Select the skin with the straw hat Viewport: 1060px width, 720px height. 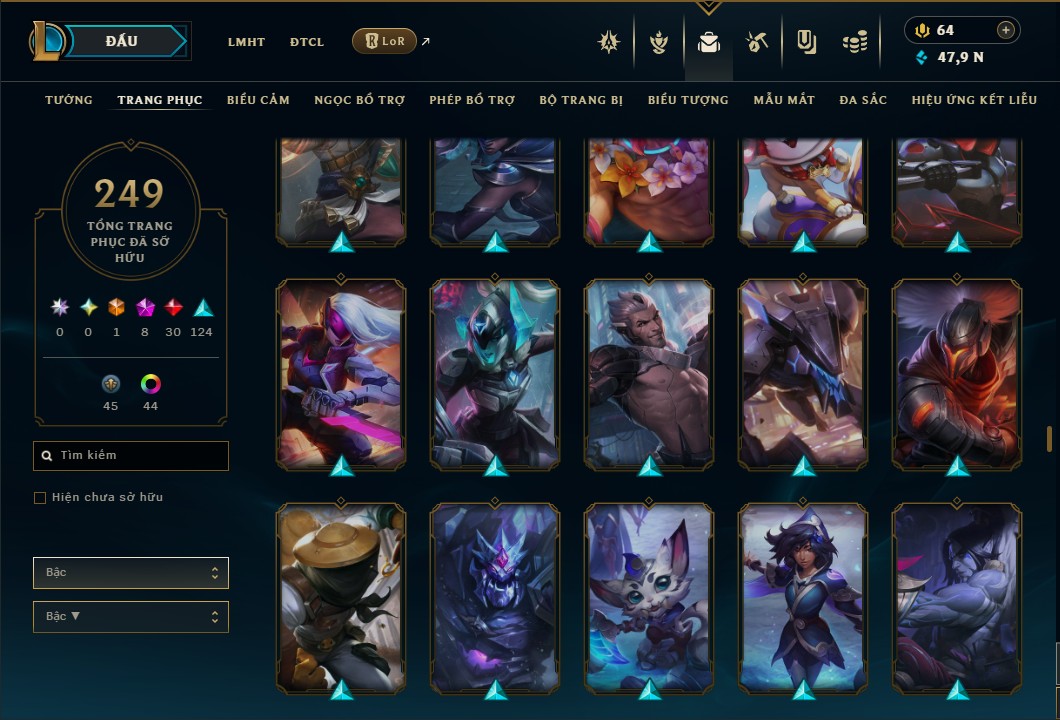pyautogui.click(x=341, y=598)
